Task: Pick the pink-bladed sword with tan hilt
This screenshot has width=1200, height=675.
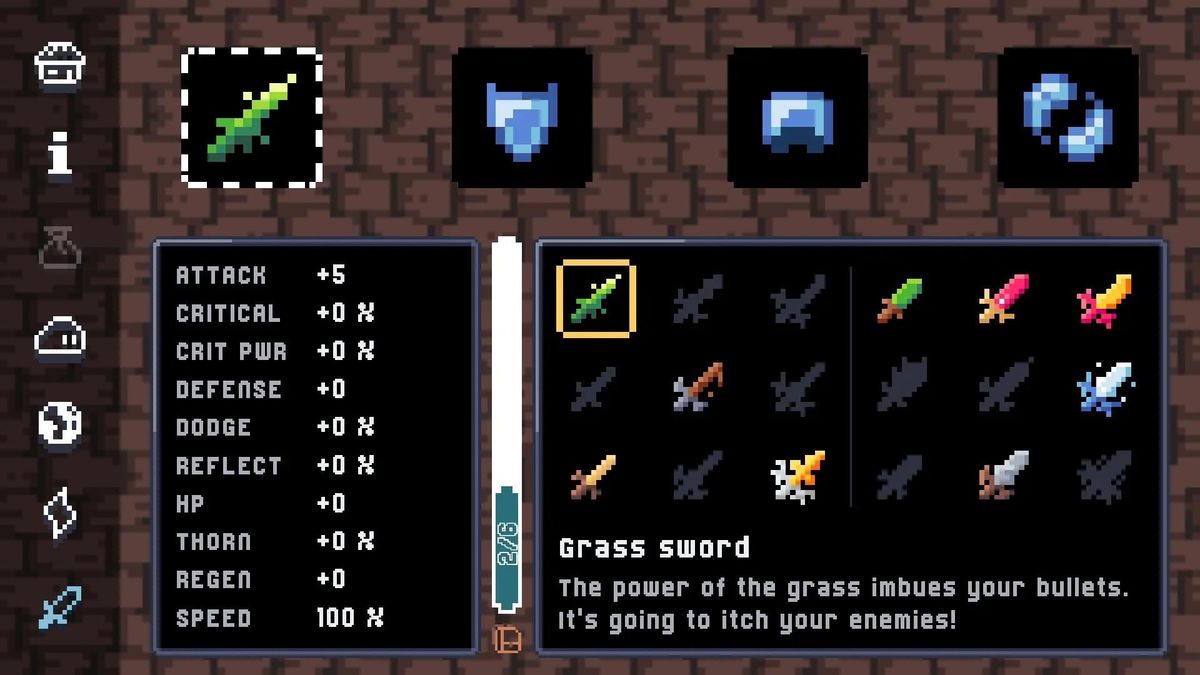Action: pos(1003,298)
